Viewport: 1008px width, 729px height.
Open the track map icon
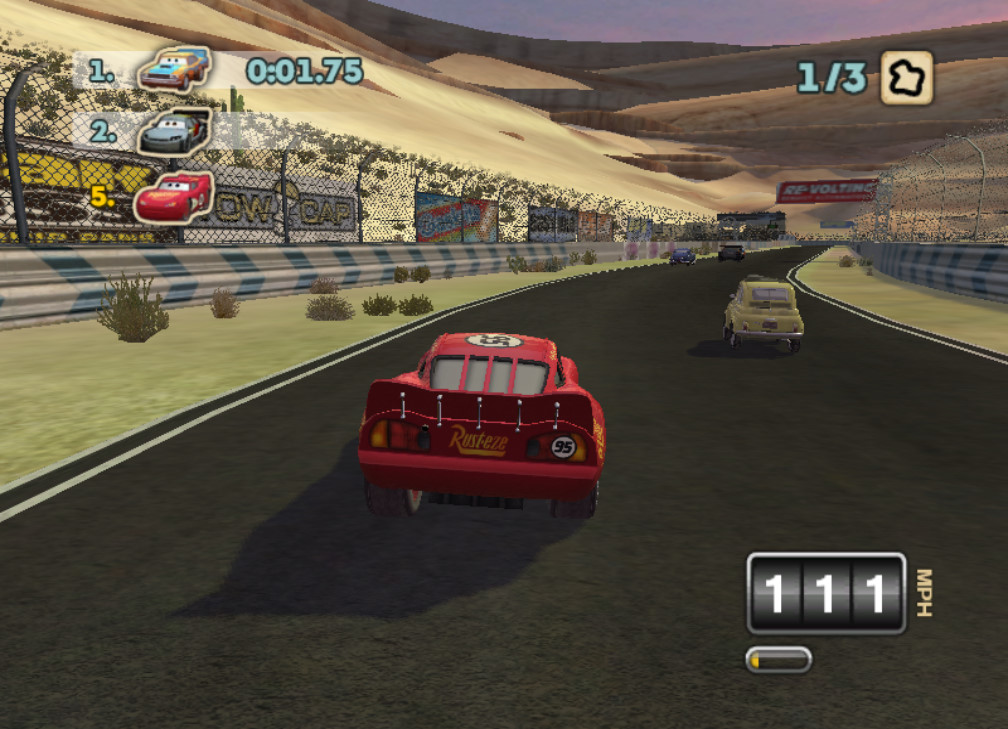coord(906,78)
